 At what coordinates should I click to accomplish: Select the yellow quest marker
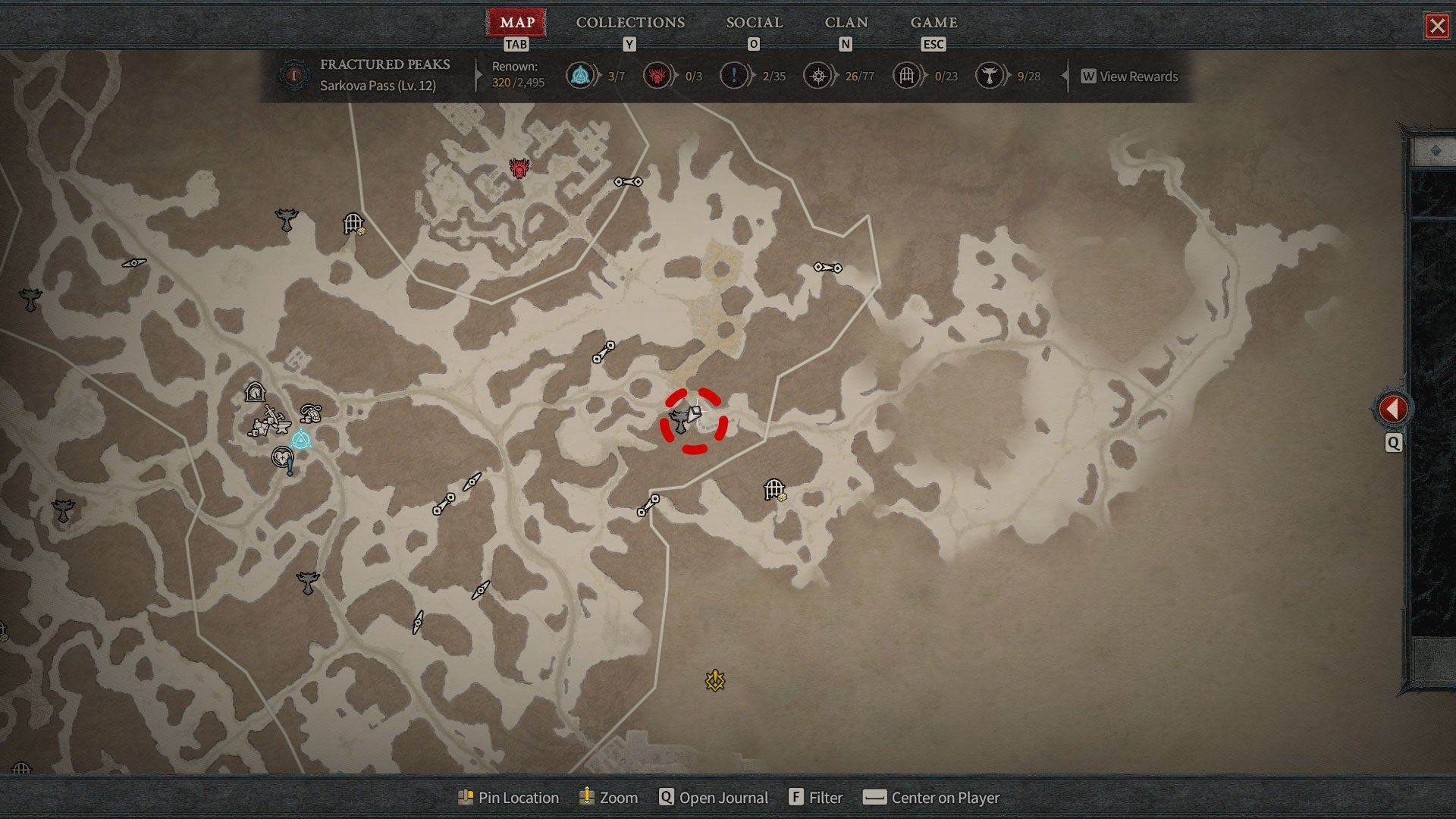(714, 681)
